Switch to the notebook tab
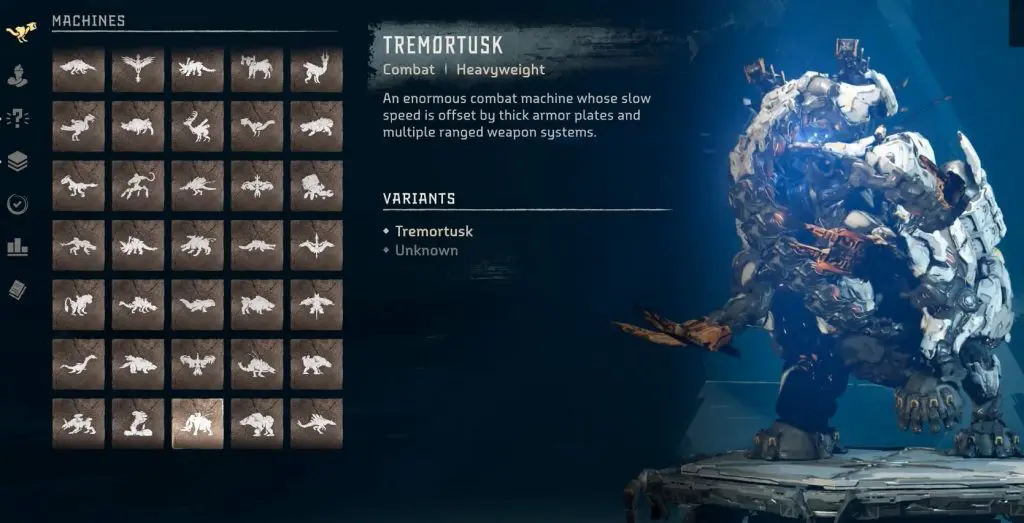The width and height of the screenshot is (1024, 523). [x=17, y=289]
